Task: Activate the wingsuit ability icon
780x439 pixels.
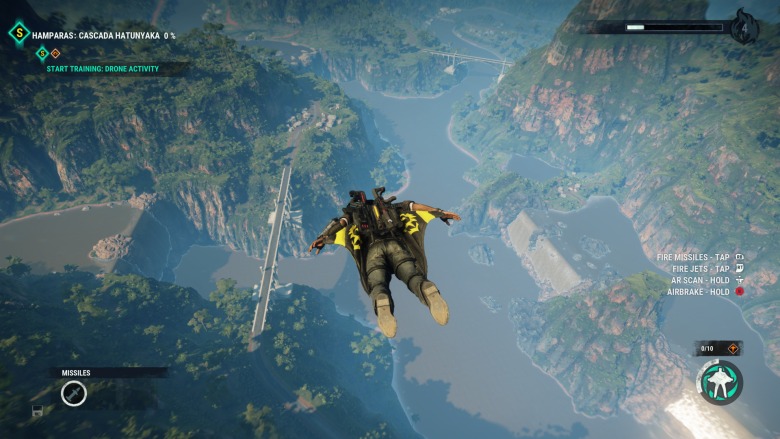Action: click(719, 383)
